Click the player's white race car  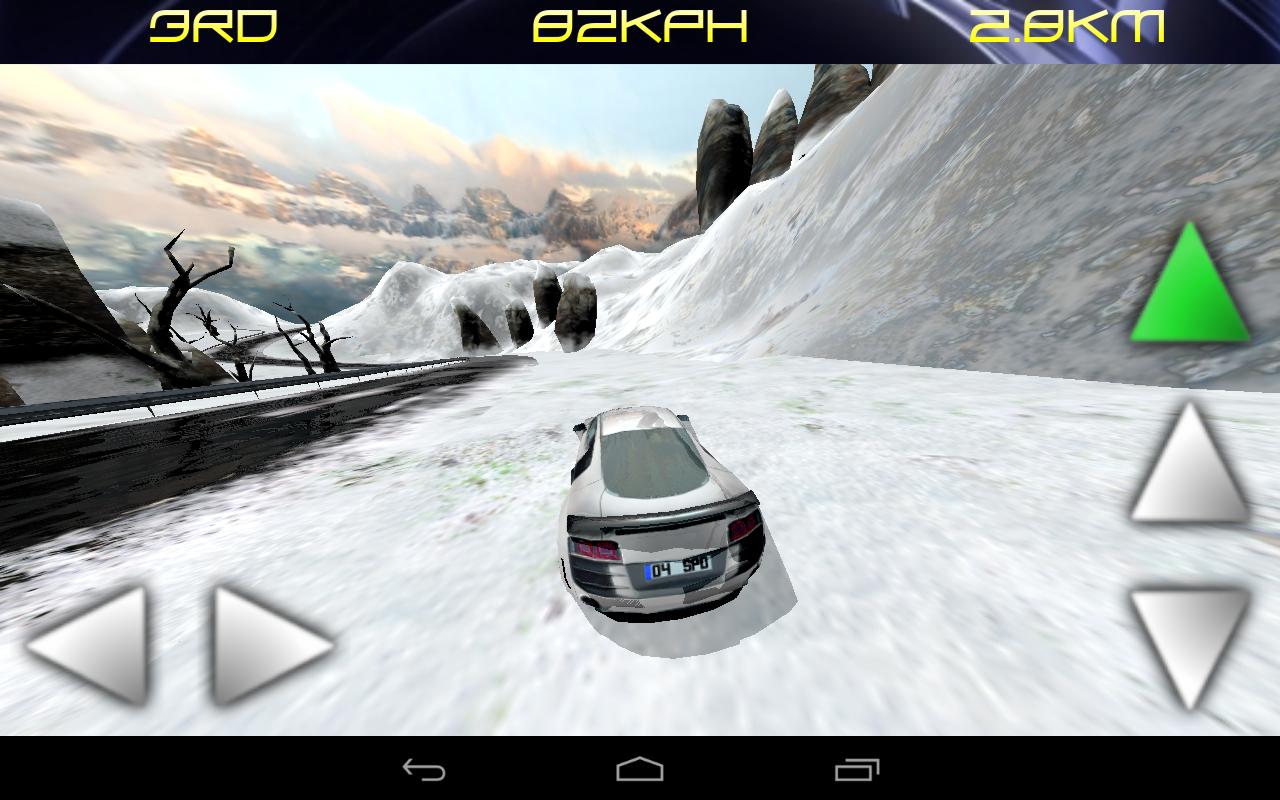coord(665,510)
